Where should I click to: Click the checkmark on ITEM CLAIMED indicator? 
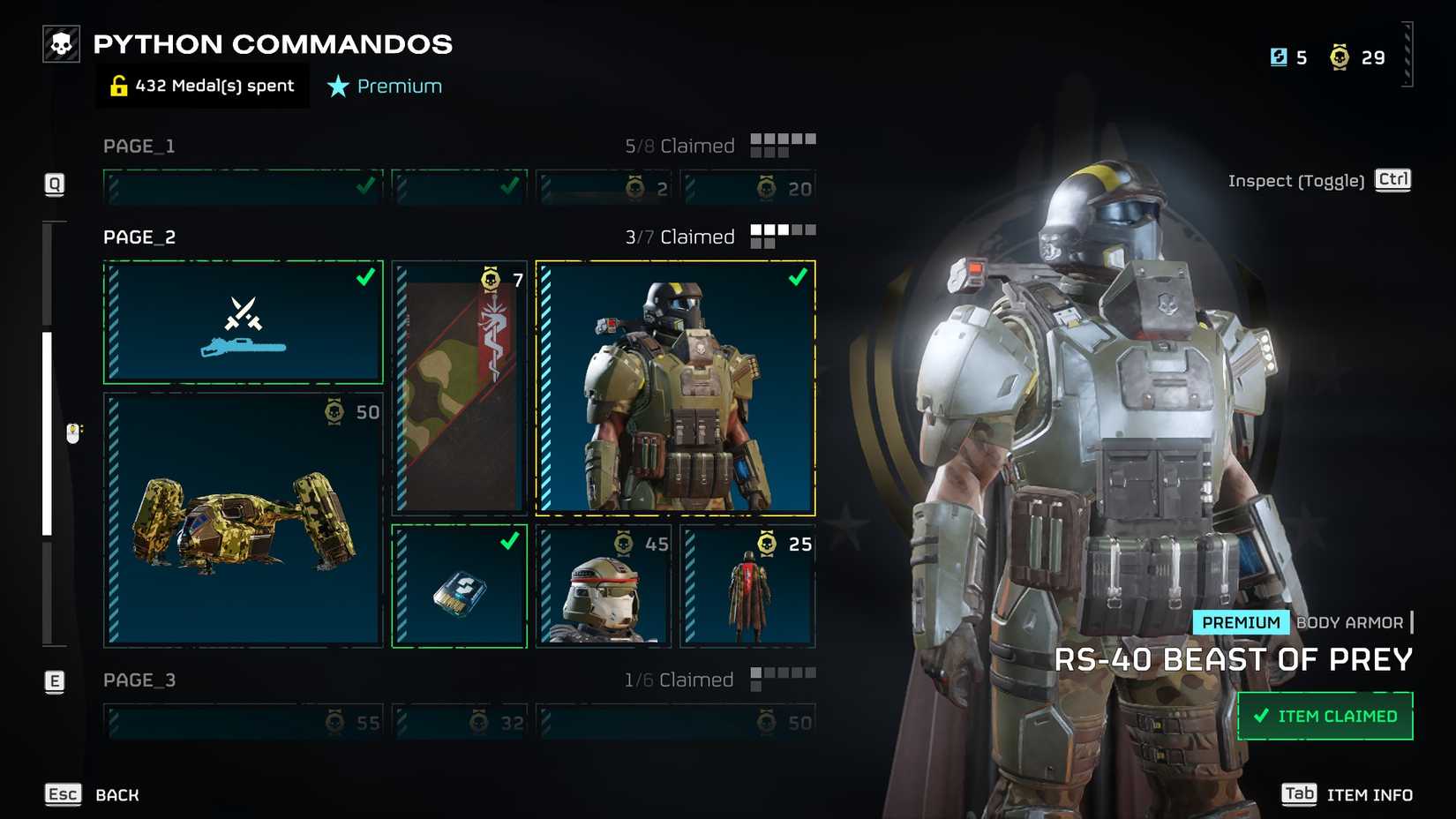coord(1260,716)
